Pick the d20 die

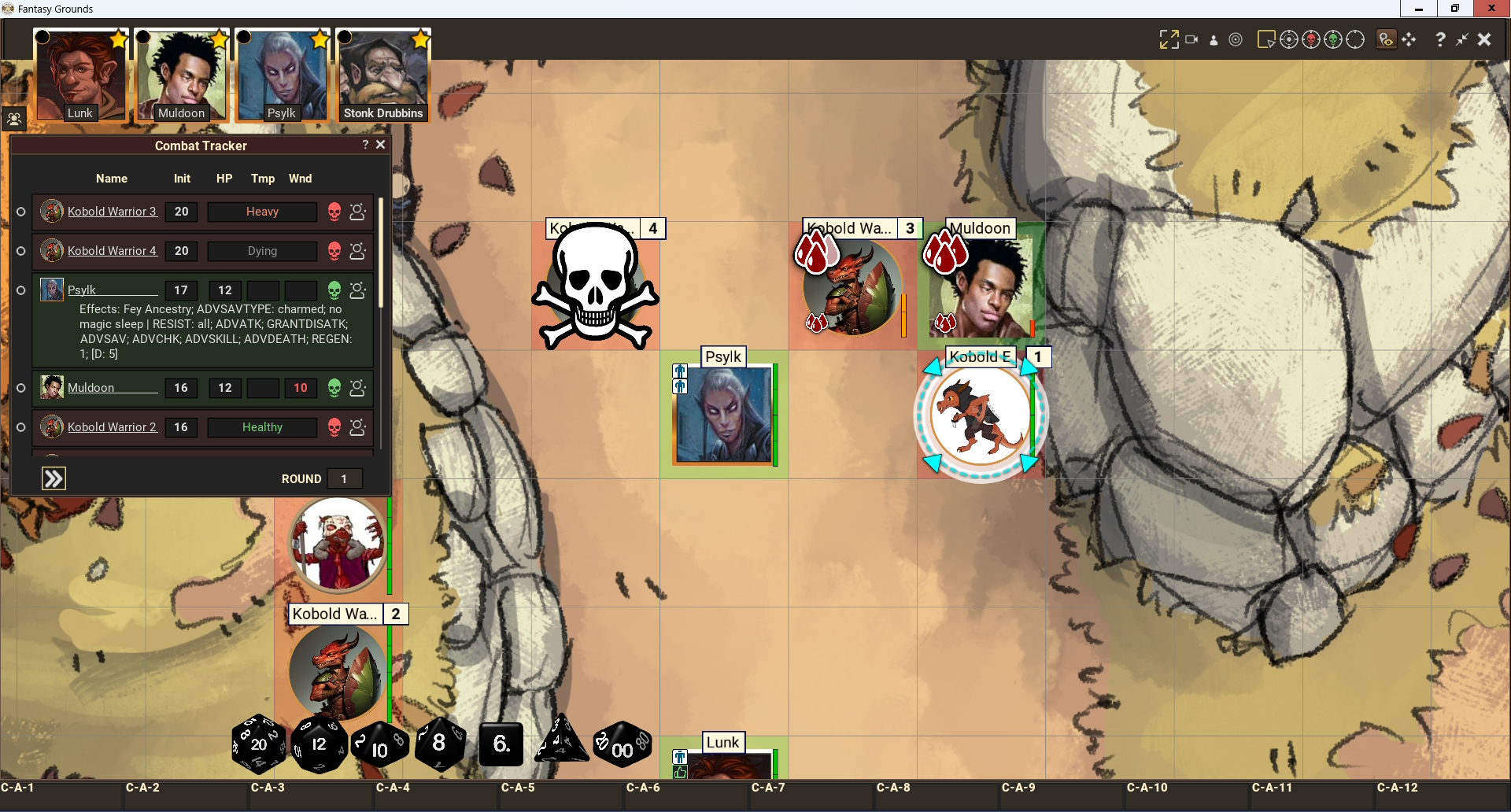[258, 744]
